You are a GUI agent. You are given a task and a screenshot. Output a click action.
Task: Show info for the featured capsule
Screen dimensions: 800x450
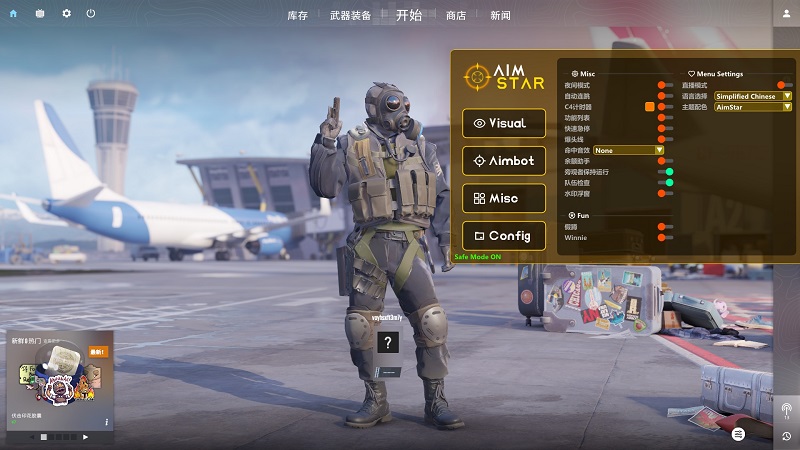(106, 422)
